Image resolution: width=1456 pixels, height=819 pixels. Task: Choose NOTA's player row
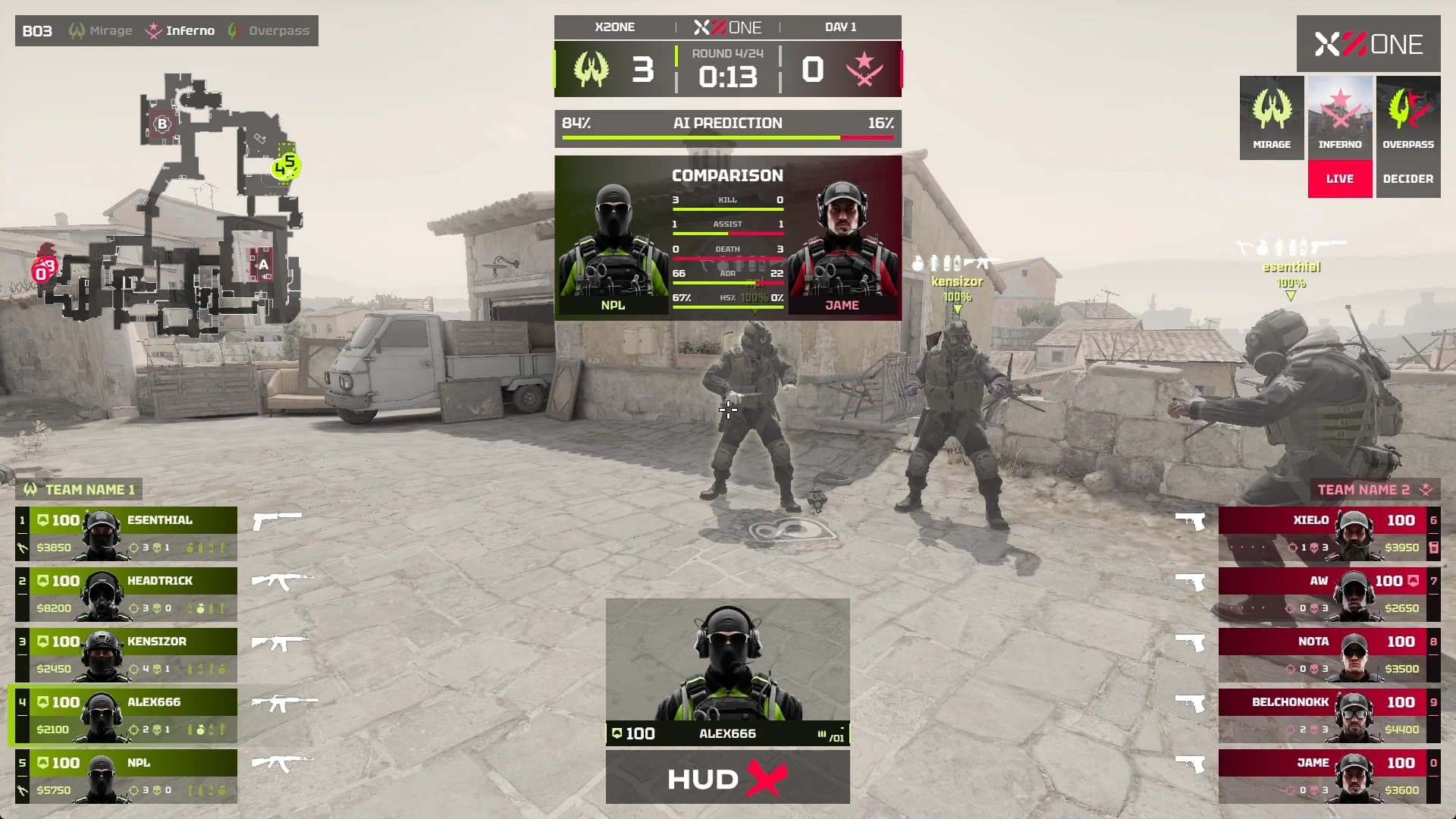point(1329,654)
